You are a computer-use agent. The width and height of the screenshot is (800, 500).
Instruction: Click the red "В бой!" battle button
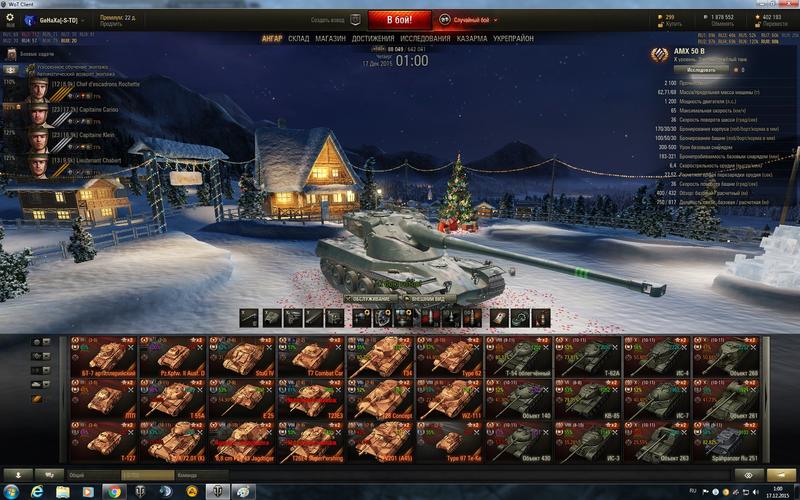coord(400,19)
